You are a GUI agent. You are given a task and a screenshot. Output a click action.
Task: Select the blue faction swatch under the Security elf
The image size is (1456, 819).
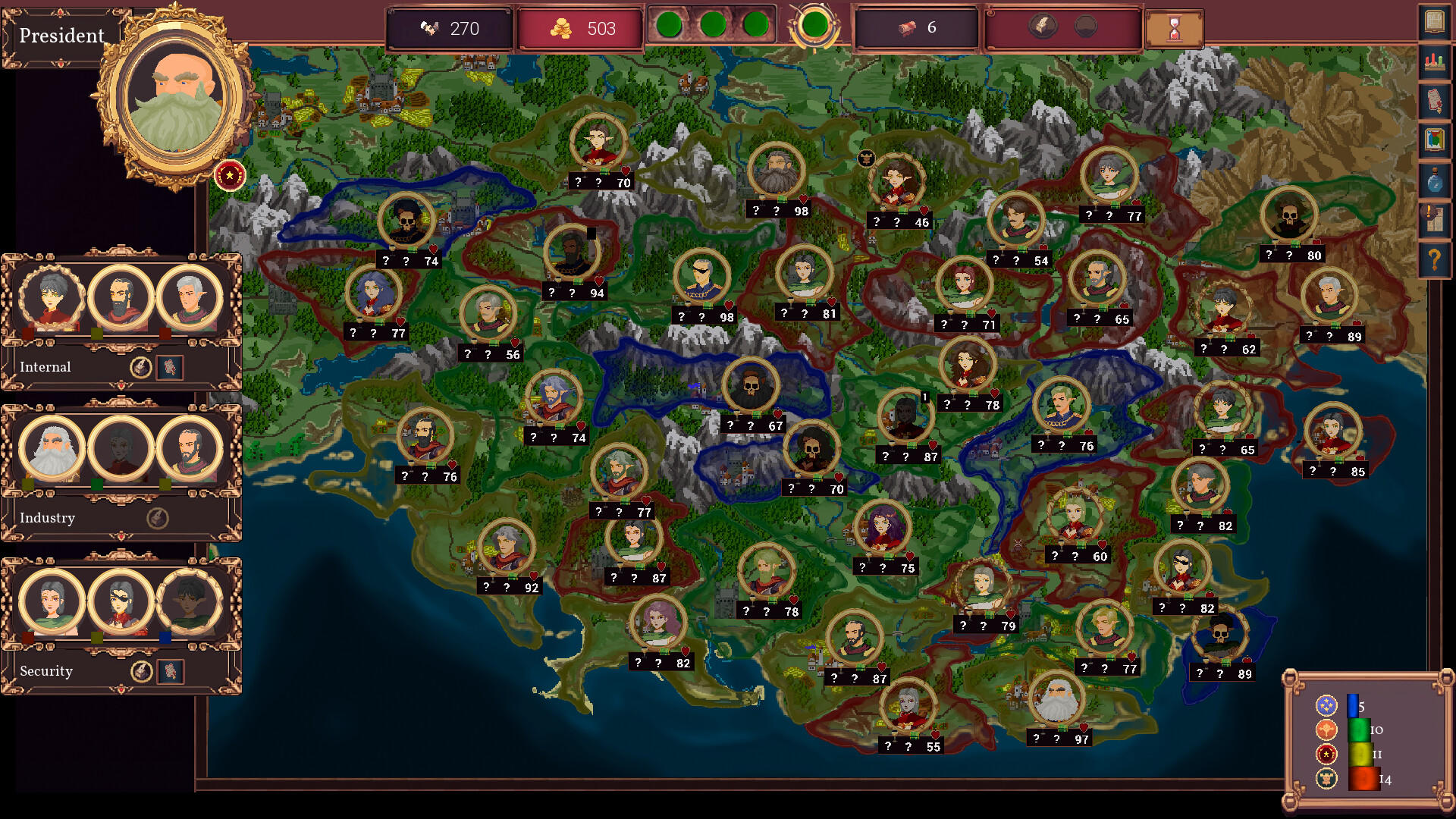pyautogui.click(x=165, y=638)
